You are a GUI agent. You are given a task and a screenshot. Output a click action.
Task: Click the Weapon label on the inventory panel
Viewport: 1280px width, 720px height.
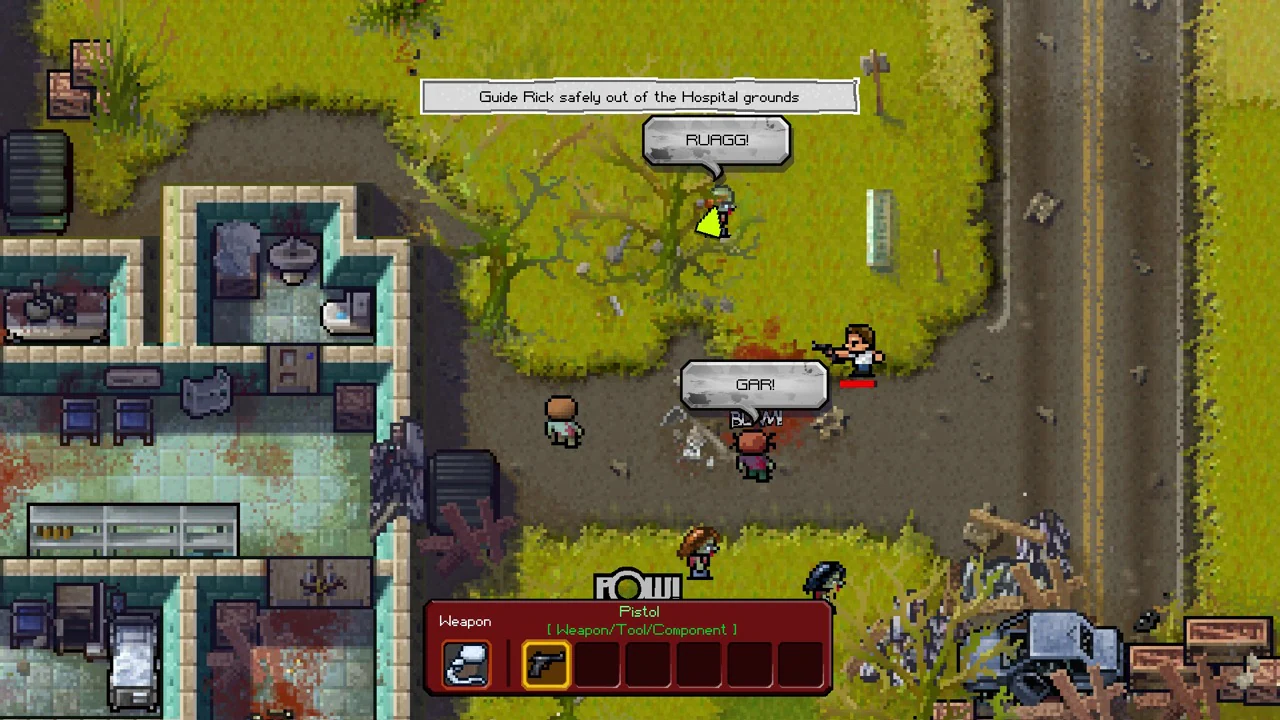pyautogui.click(x=465, y=621)
